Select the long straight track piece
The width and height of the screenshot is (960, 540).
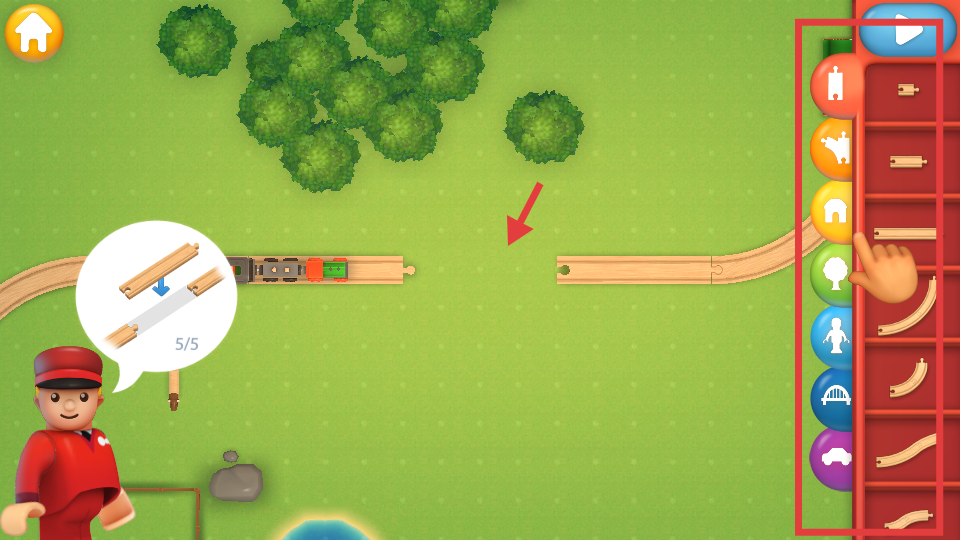pyautogui.click(x=907, y=233)
